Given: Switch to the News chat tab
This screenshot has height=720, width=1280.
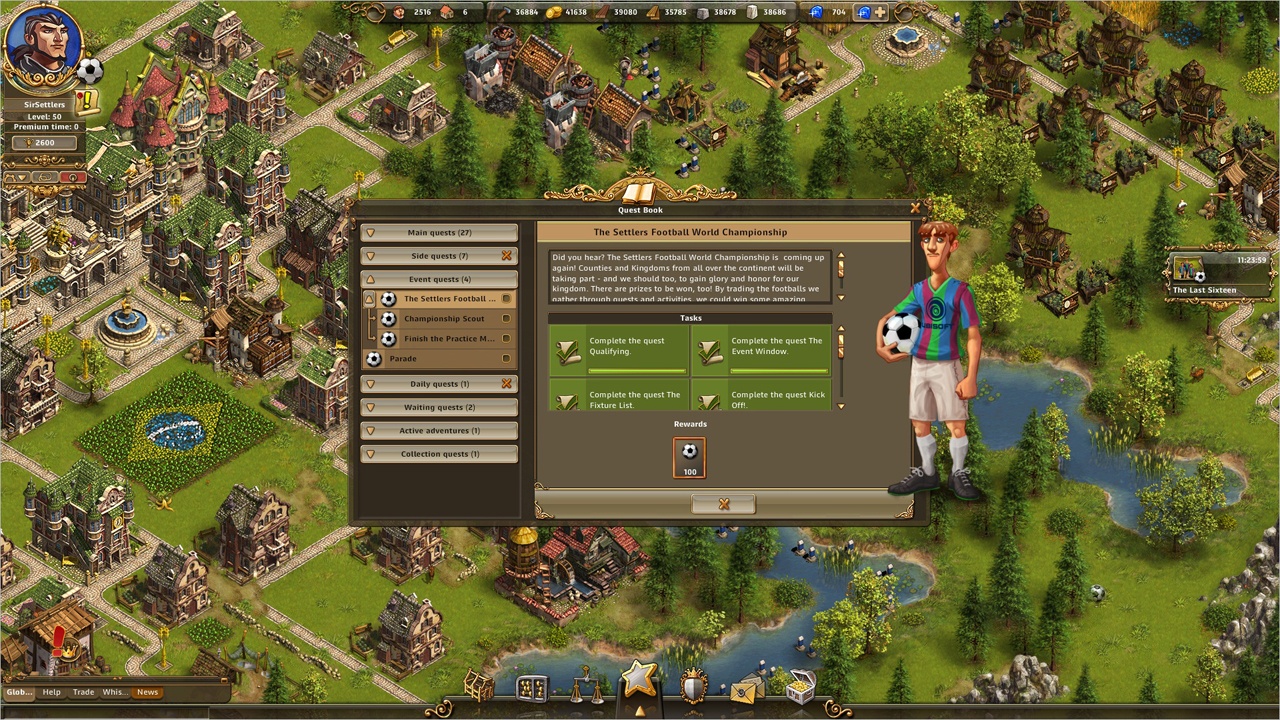Looking at the screenshot, I should pyautogui.click(x=147, y=692).
